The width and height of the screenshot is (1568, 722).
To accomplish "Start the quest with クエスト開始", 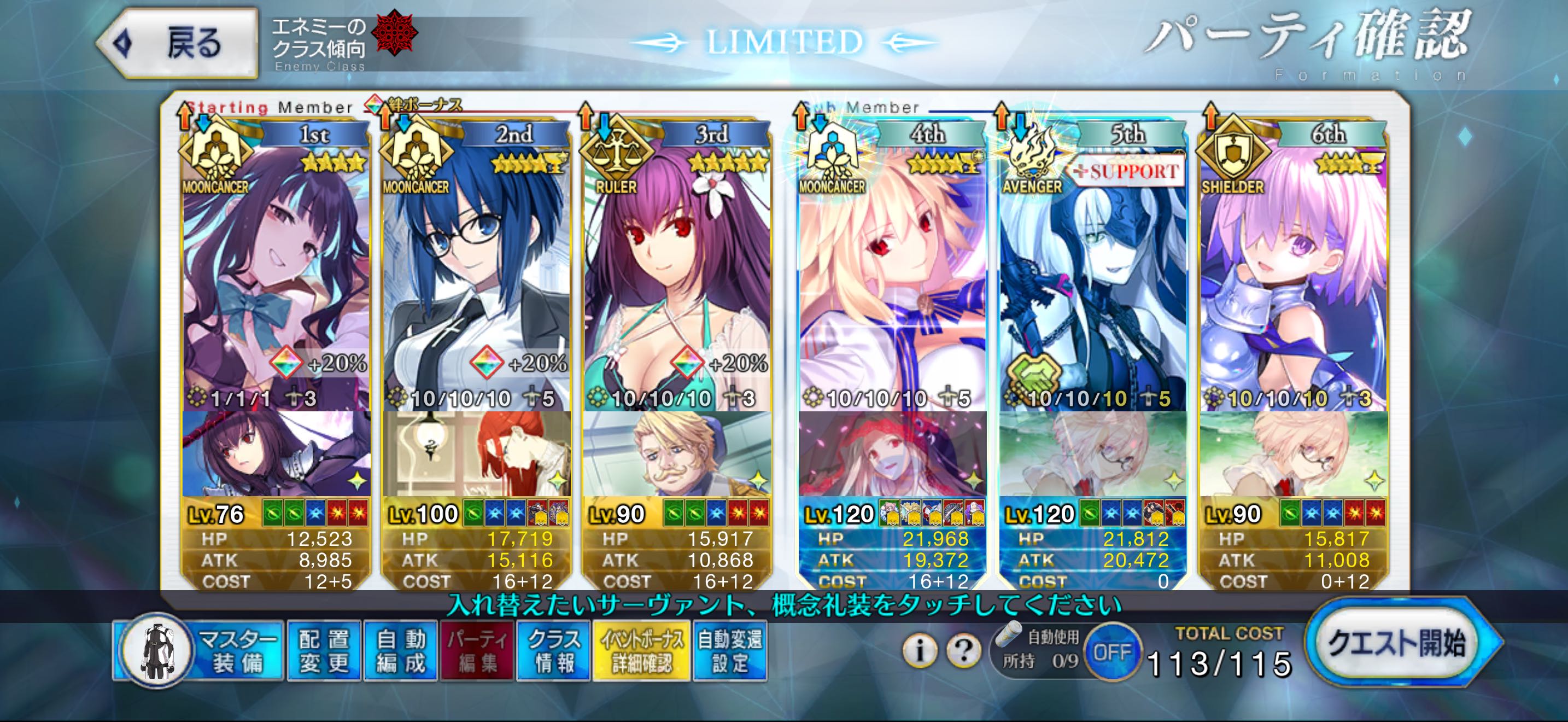I will click(1396, 643).
